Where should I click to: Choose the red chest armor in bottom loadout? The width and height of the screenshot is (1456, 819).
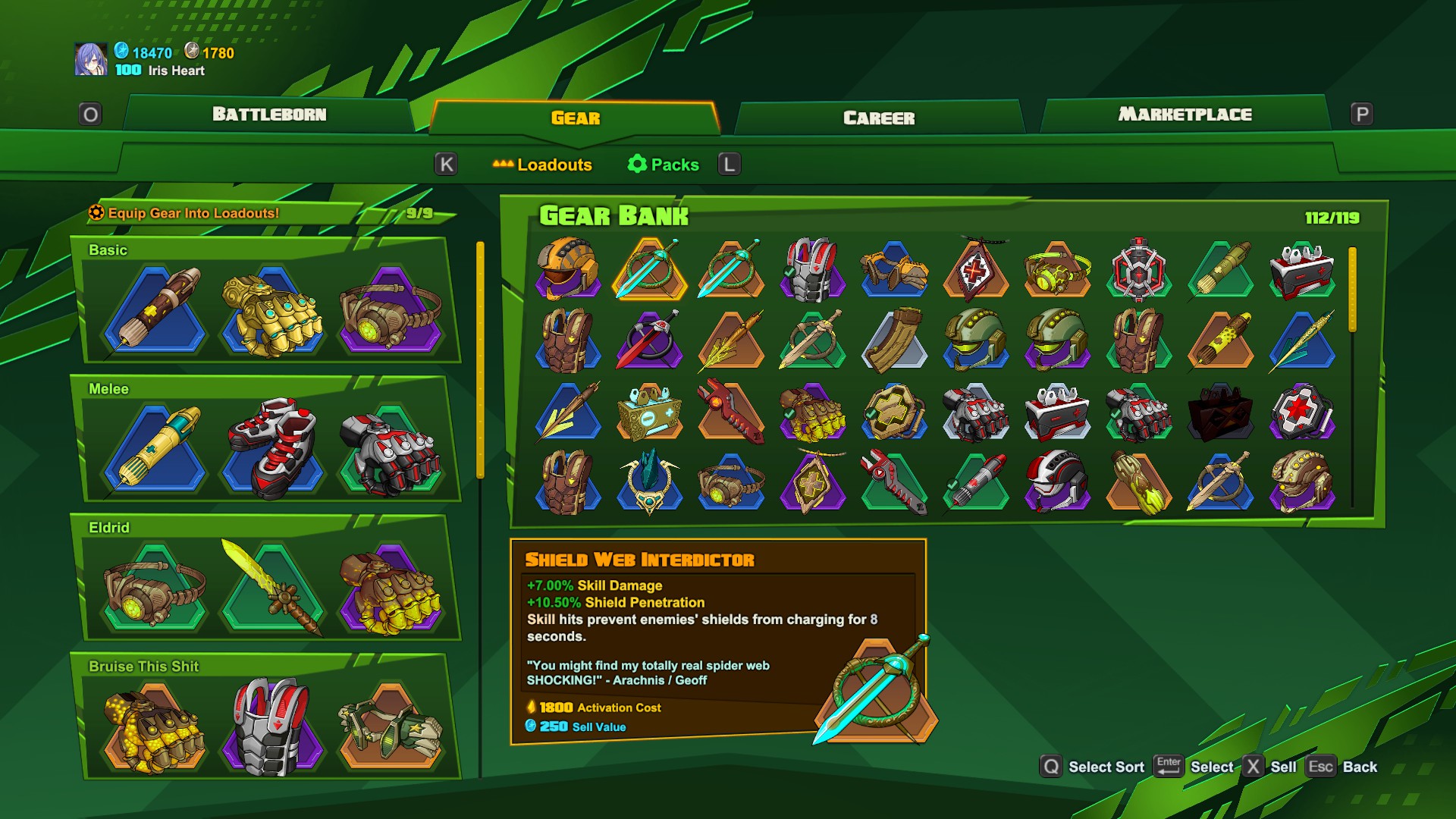point(273,726)
